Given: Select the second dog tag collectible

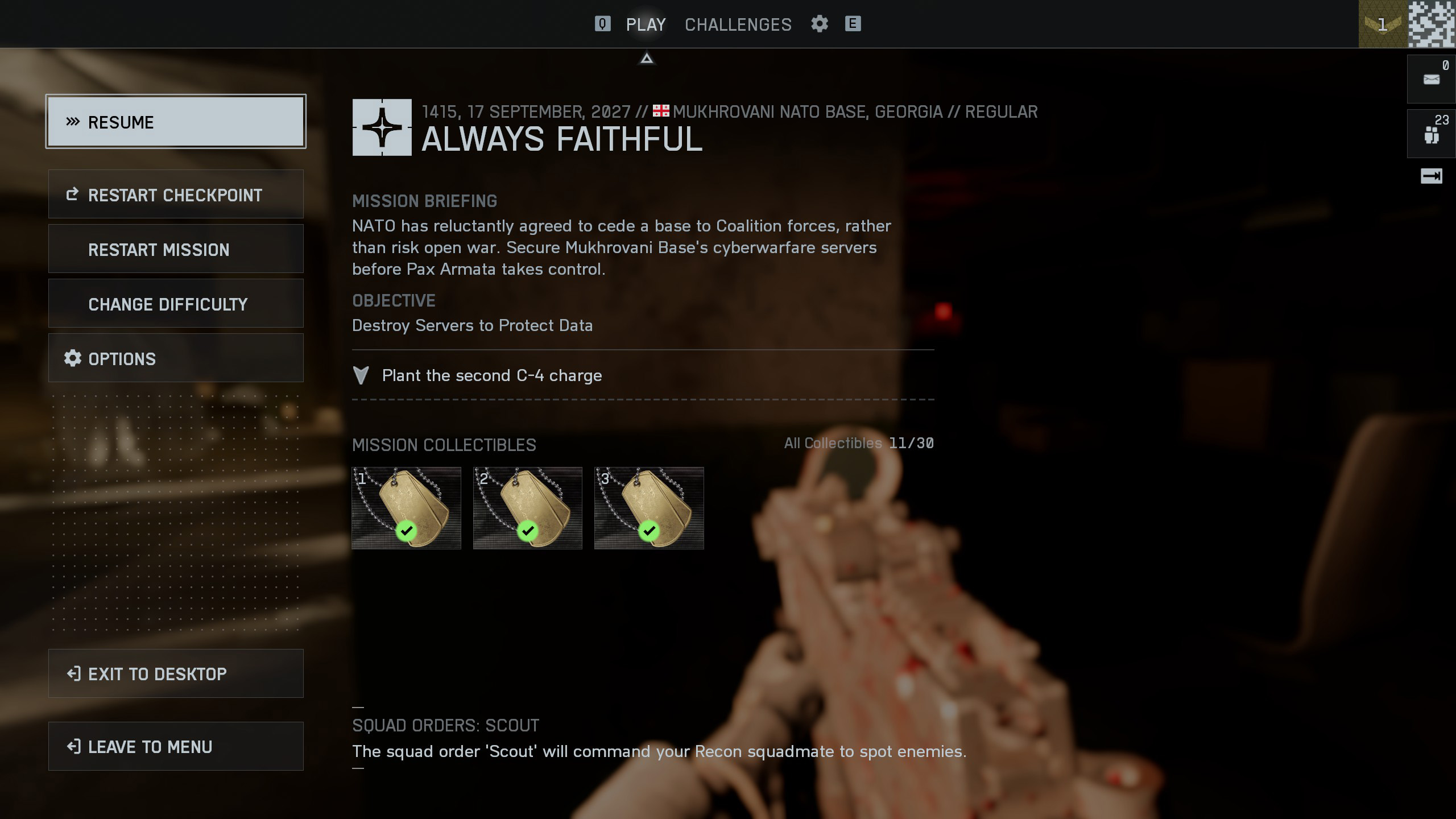Looking at the screenshot, I should (527, 508).
